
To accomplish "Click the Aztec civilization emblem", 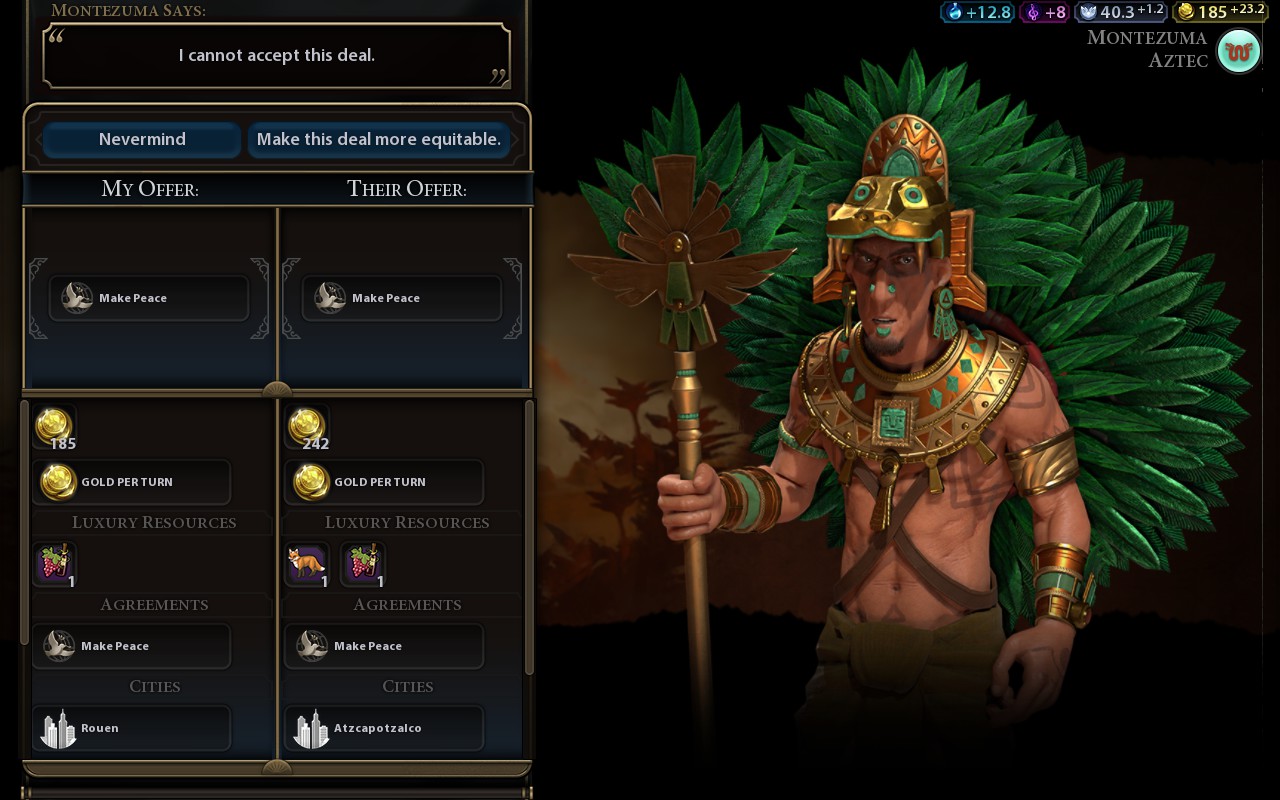I will coord(1238,51).
